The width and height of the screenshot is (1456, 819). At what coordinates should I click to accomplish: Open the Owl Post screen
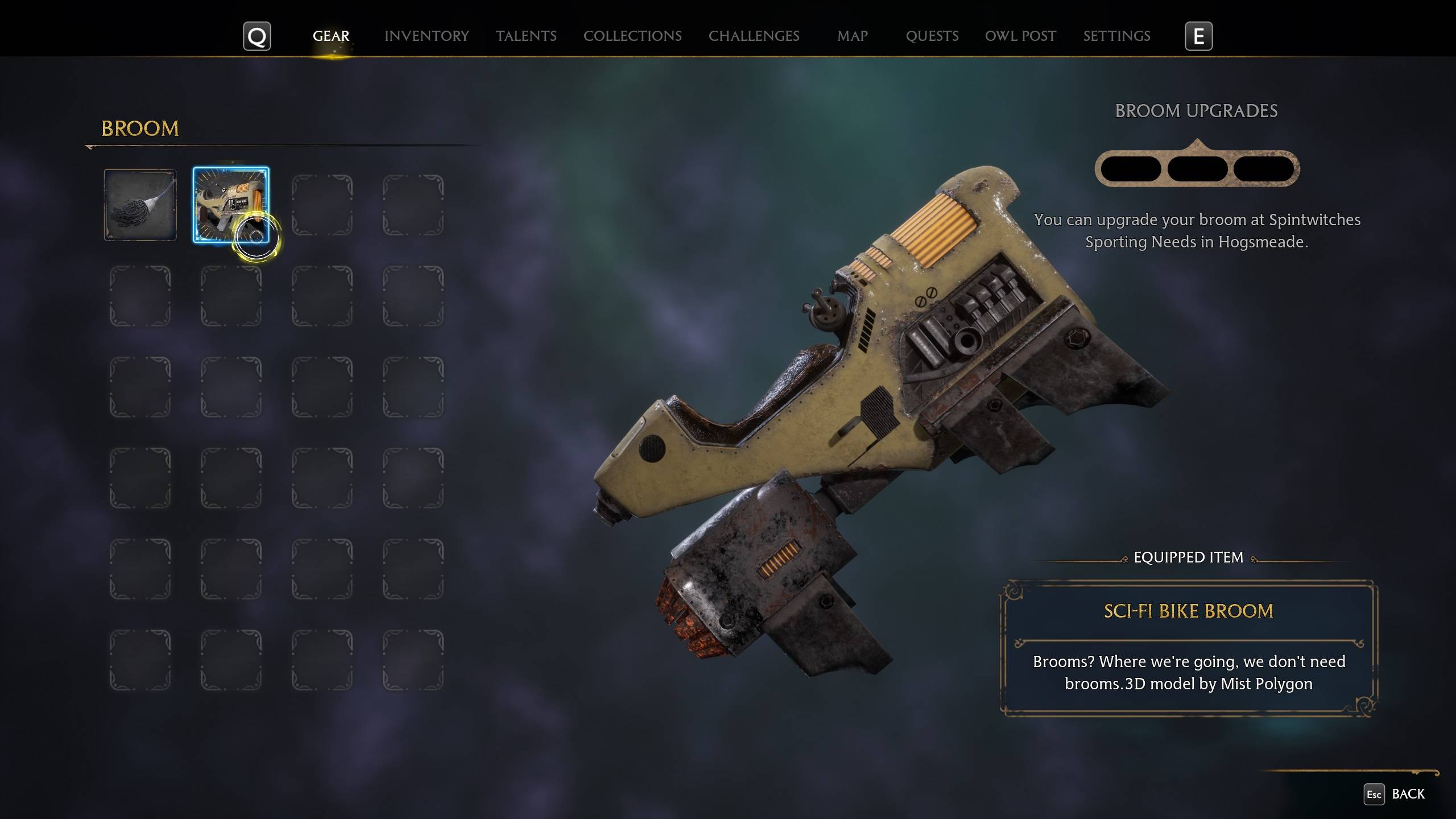(x=1020, y=36)
